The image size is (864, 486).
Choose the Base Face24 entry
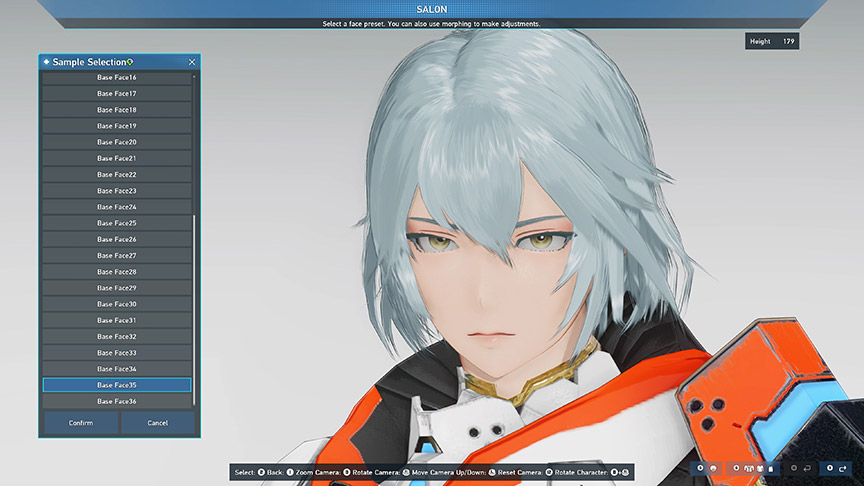point(117,207)
